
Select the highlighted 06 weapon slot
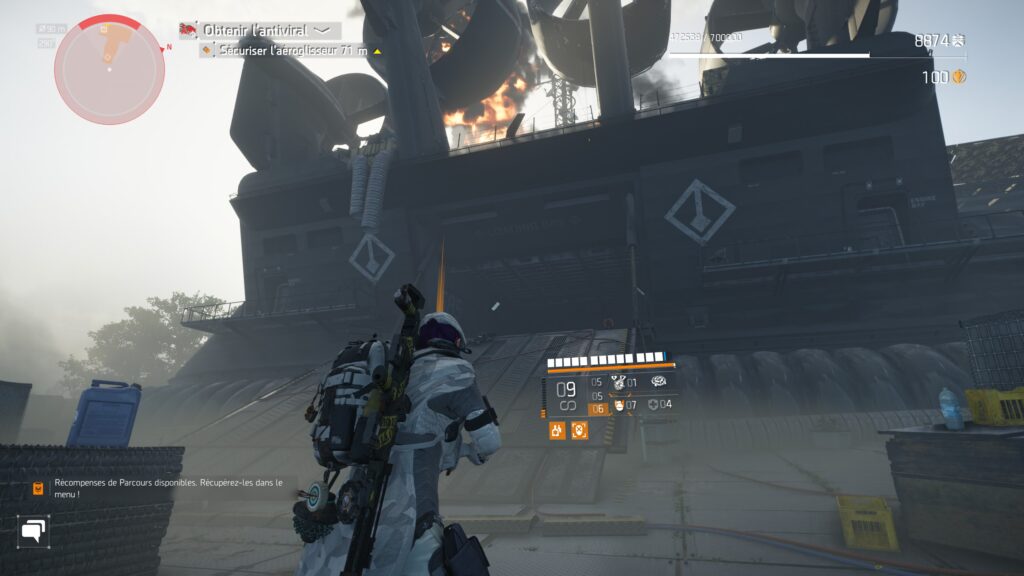[x=597, y=408]
